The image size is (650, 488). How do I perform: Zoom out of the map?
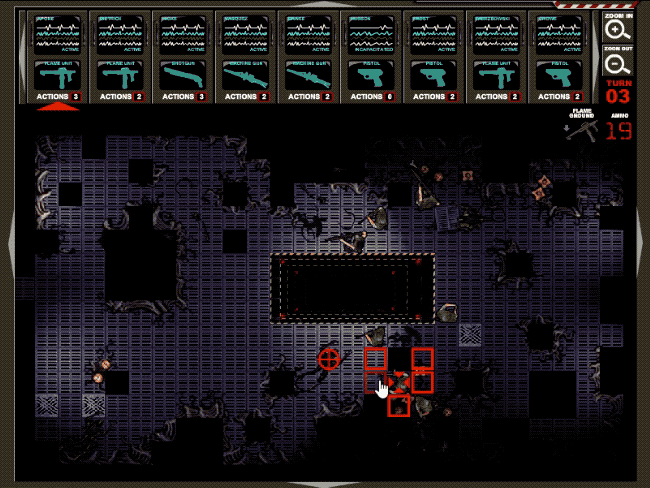(617, 64)
